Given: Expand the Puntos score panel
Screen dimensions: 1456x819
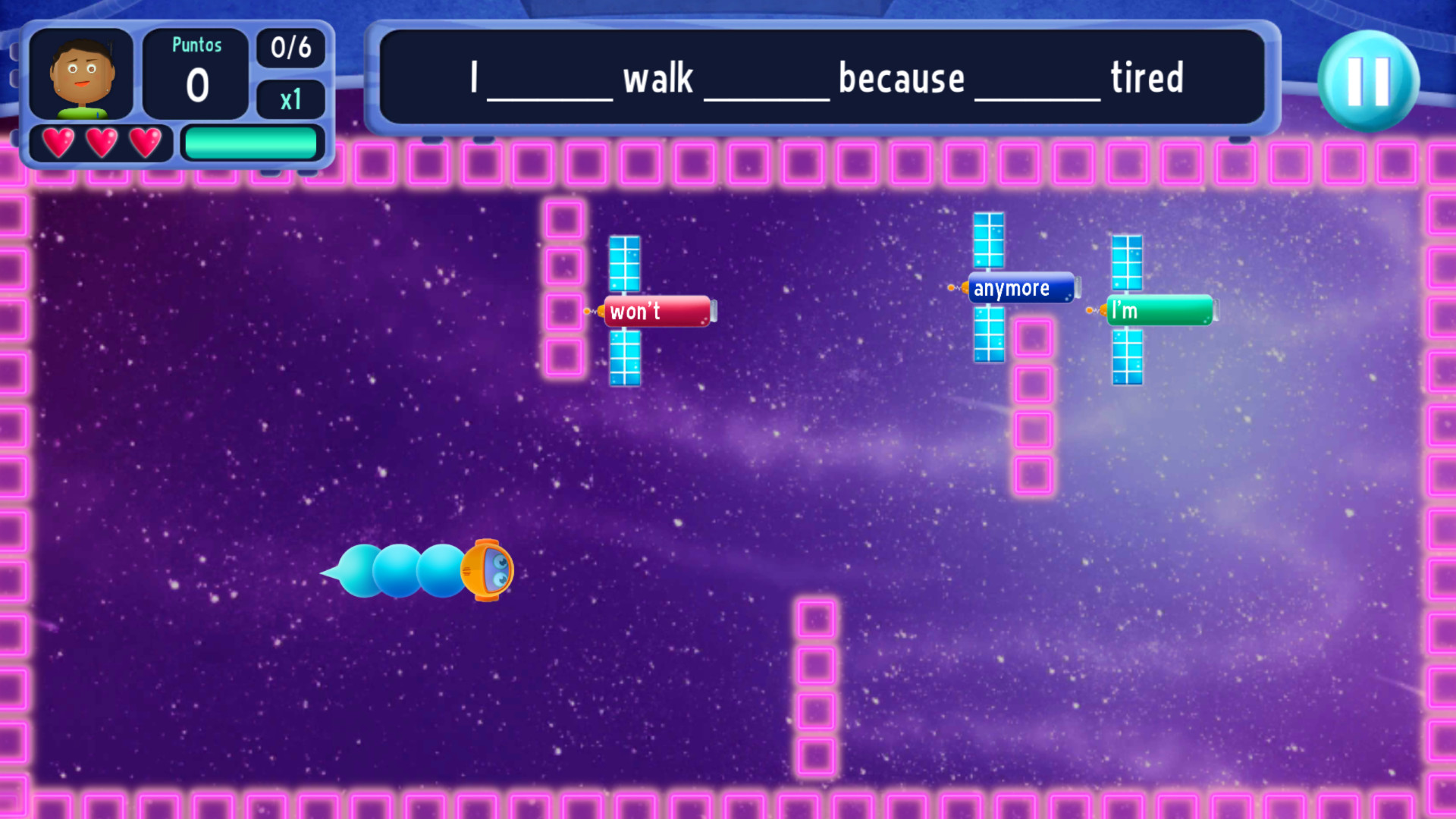Looking at the screenshot, I should [196, 72].
